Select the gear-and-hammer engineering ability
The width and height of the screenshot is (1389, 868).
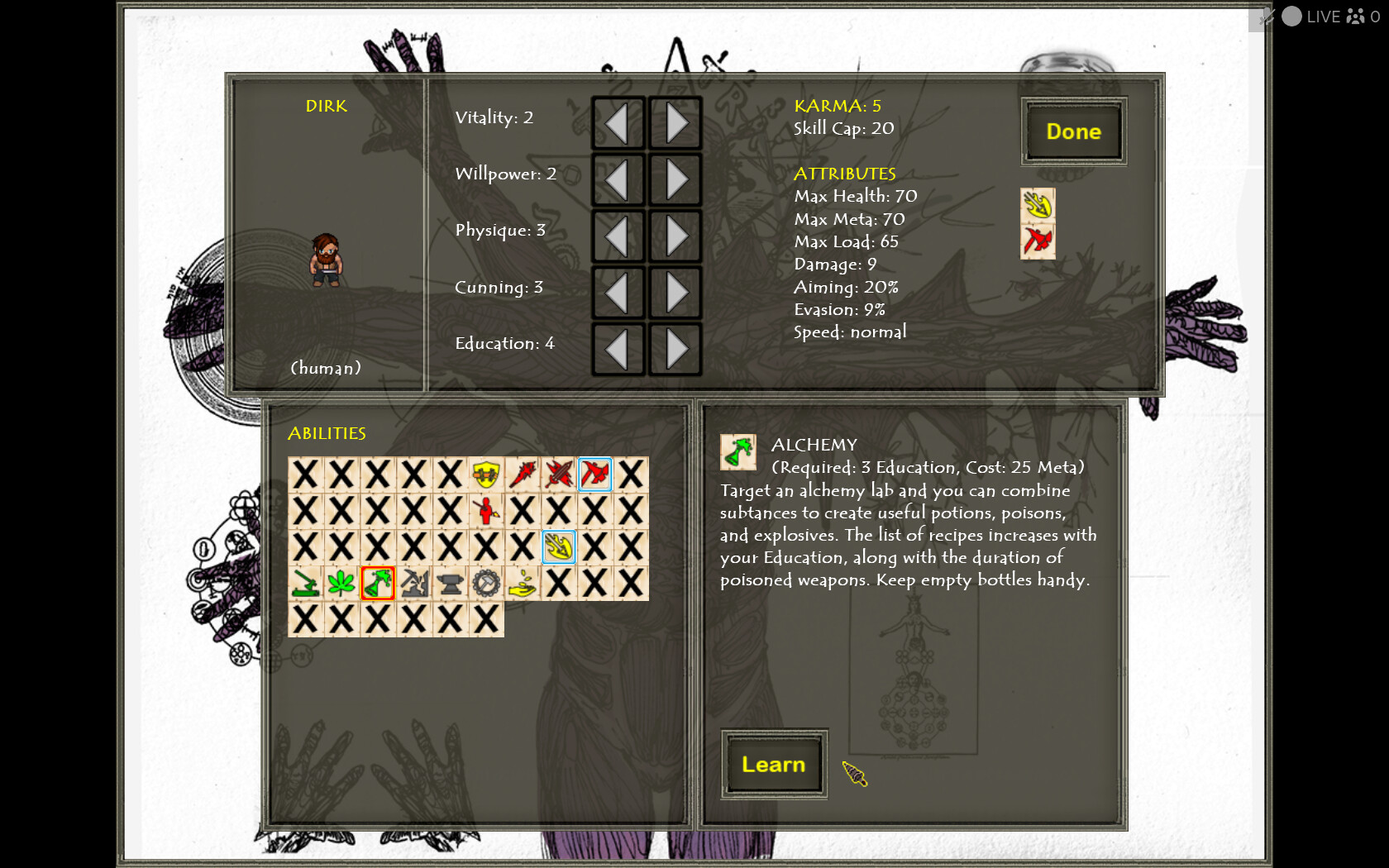[x=487, y=584]
